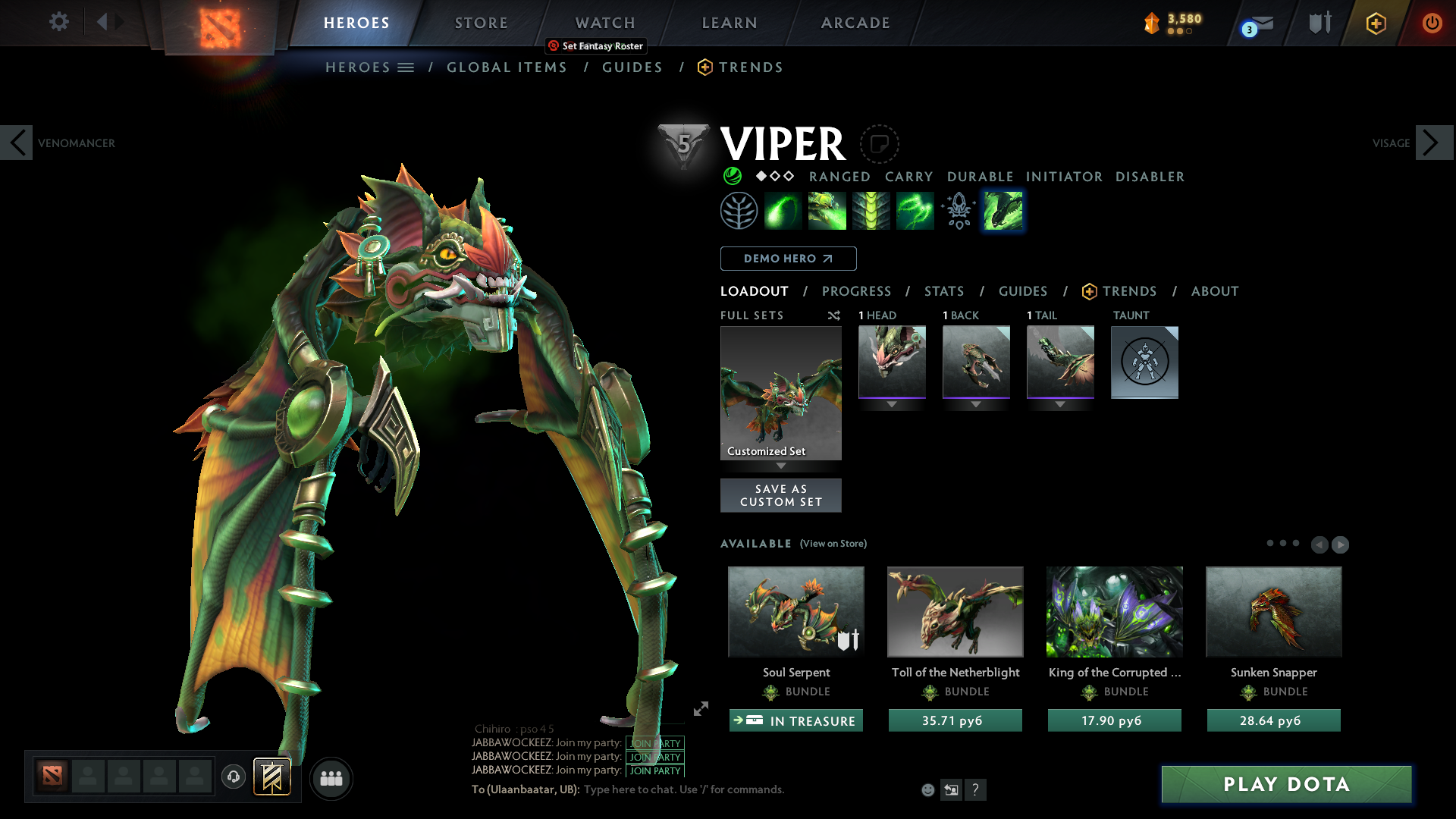
Task: Click the DEMO HERO button
Action: (787, 259)
